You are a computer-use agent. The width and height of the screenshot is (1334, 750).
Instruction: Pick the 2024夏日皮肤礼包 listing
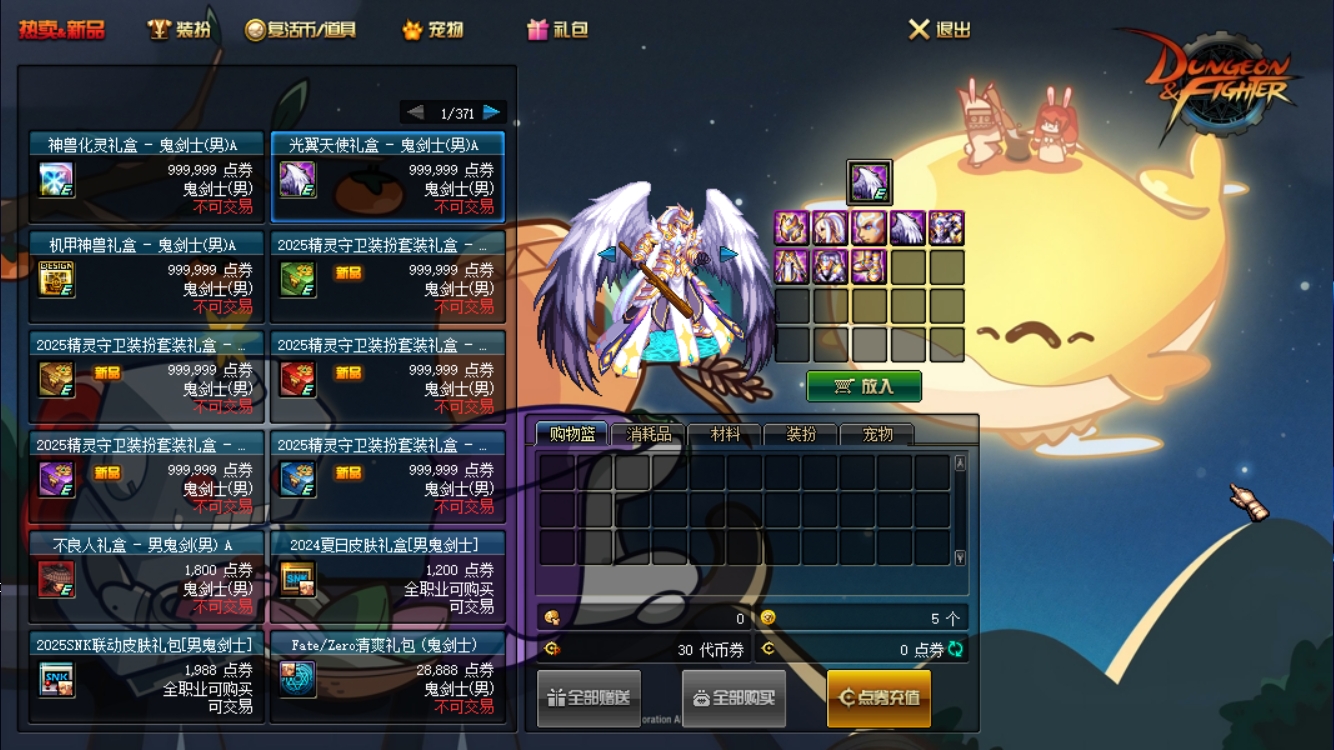[387, 577]
